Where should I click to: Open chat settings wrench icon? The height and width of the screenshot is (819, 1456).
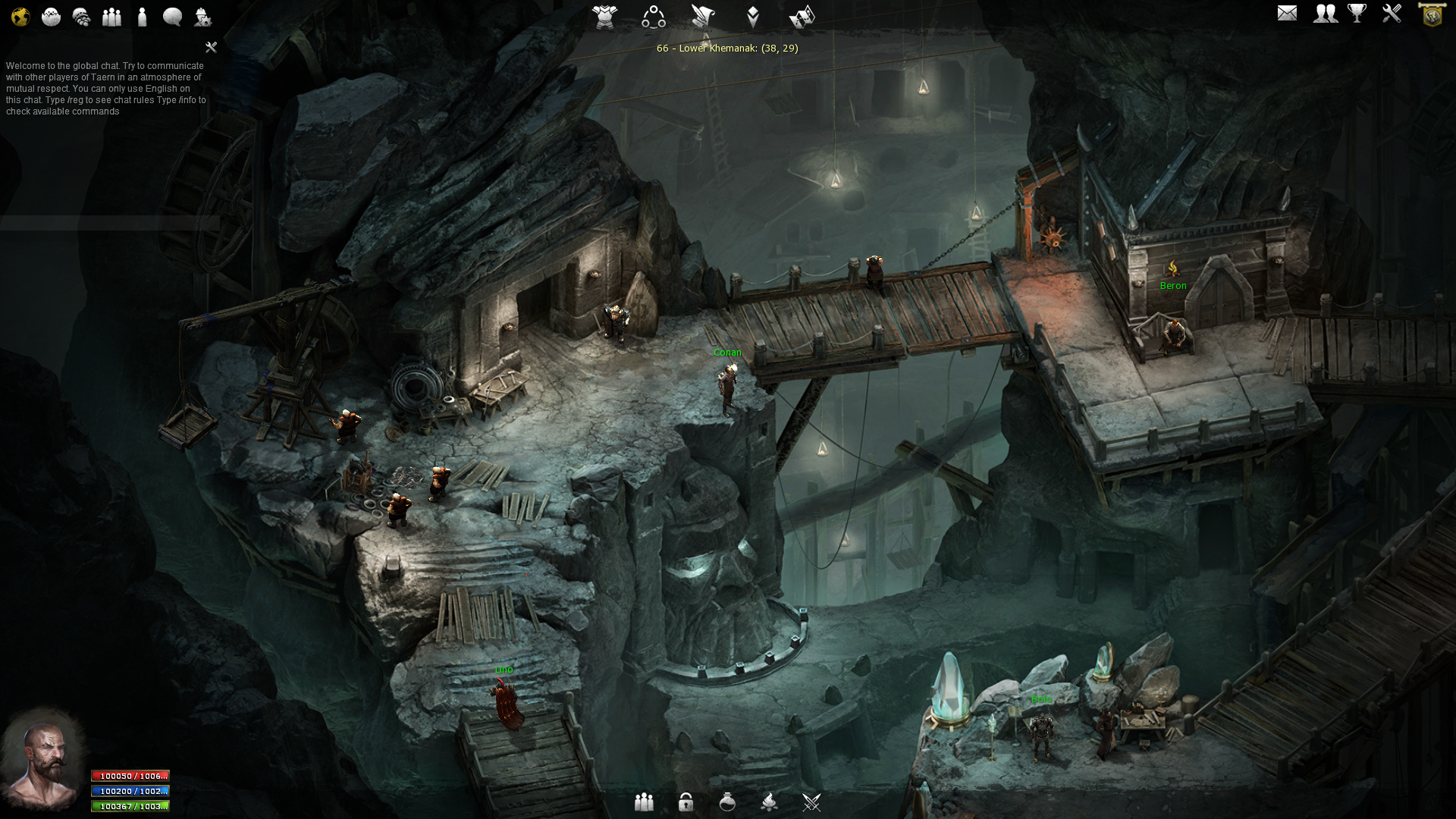click(x=212, y=47)
